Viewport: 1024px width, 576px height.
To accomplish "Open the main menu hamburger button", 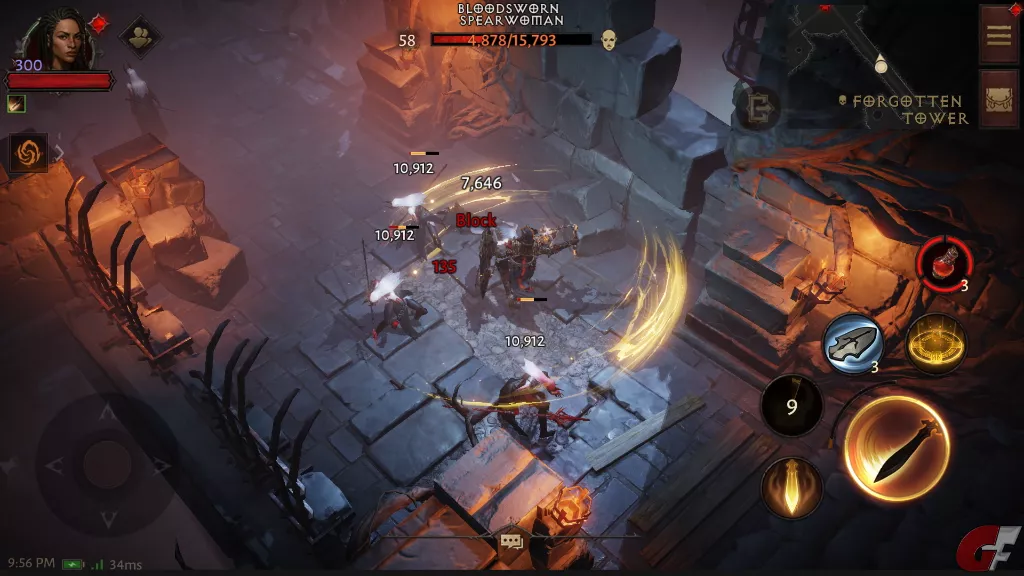I will [x=998, y=34].
